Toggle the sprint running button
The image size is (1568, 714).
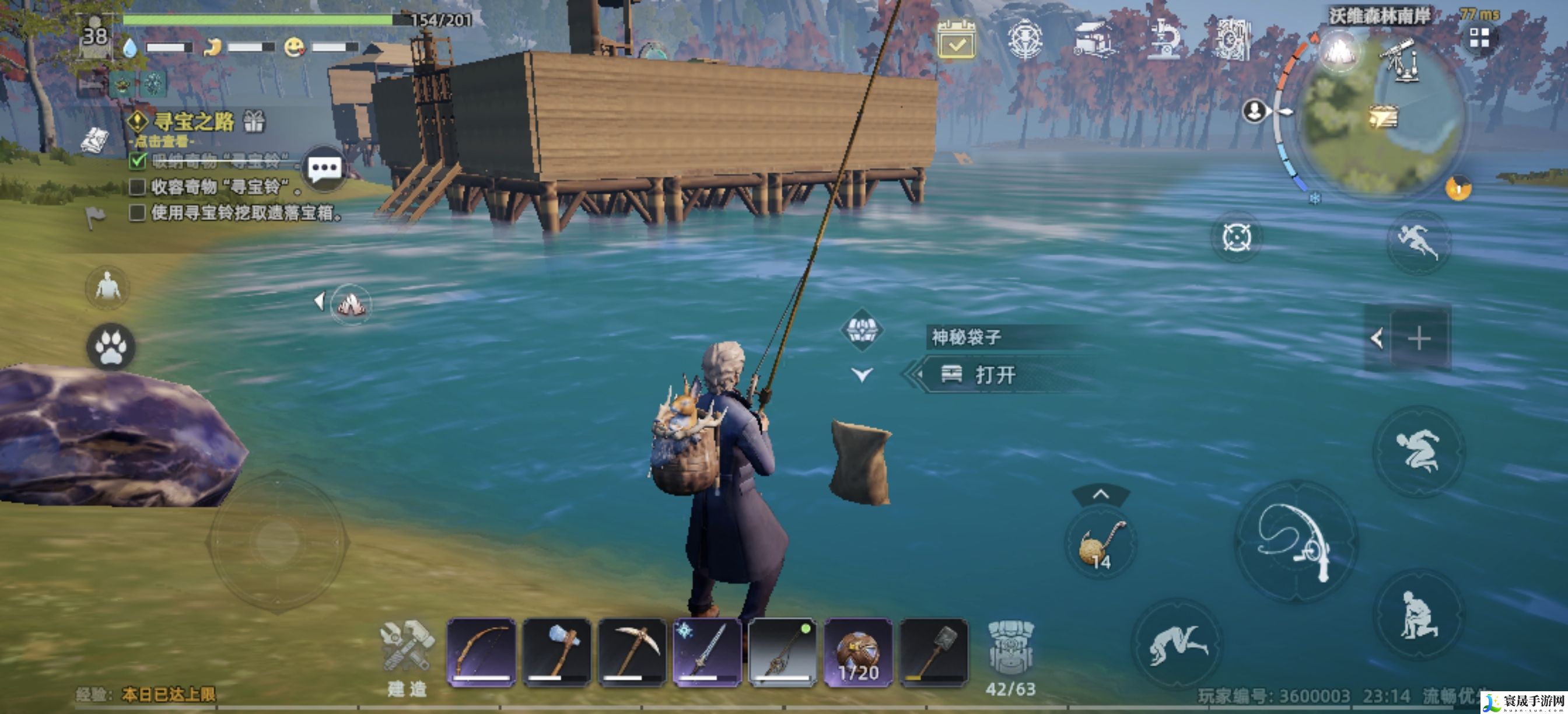[x=1417, y=242]
